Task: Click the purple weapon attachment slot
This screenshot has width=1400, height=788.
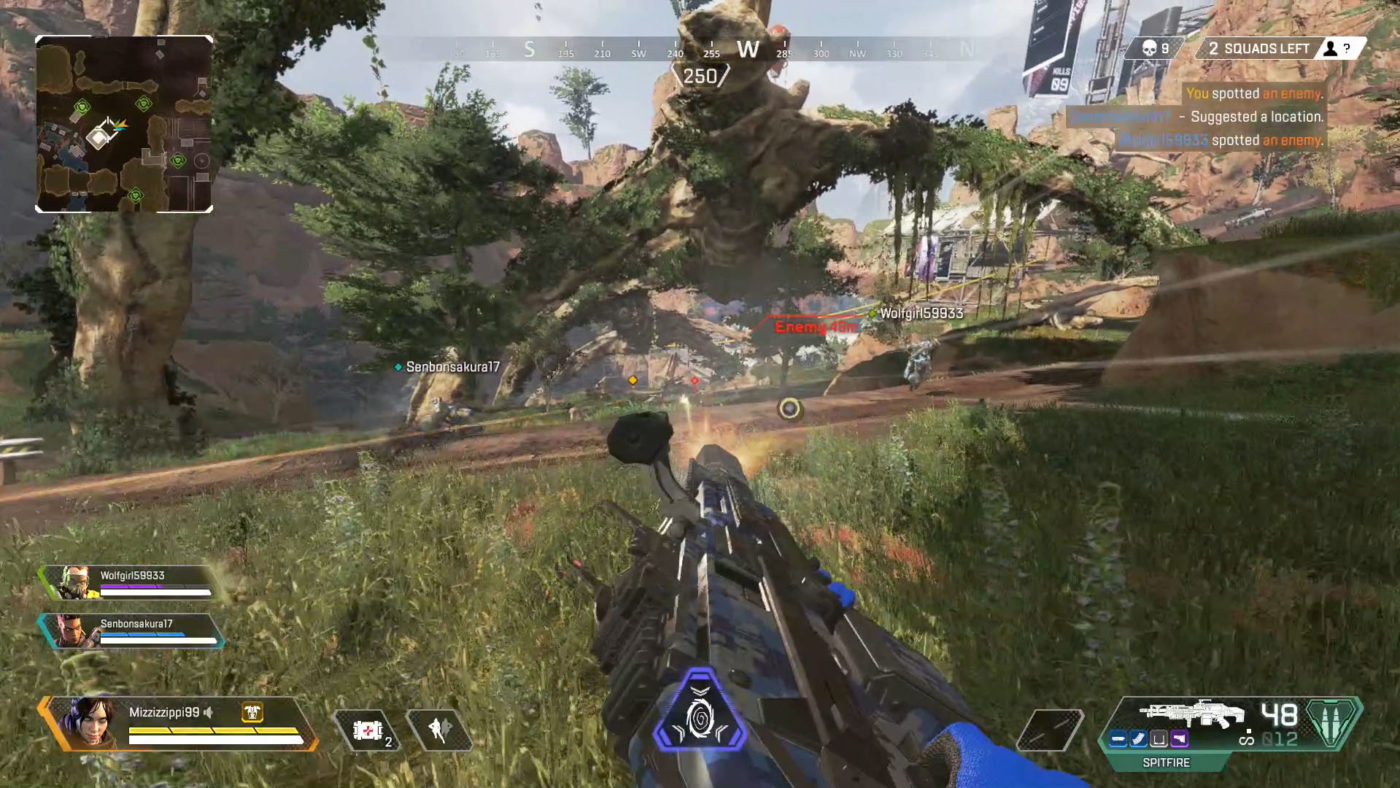Action: [x=1179, y=739]
